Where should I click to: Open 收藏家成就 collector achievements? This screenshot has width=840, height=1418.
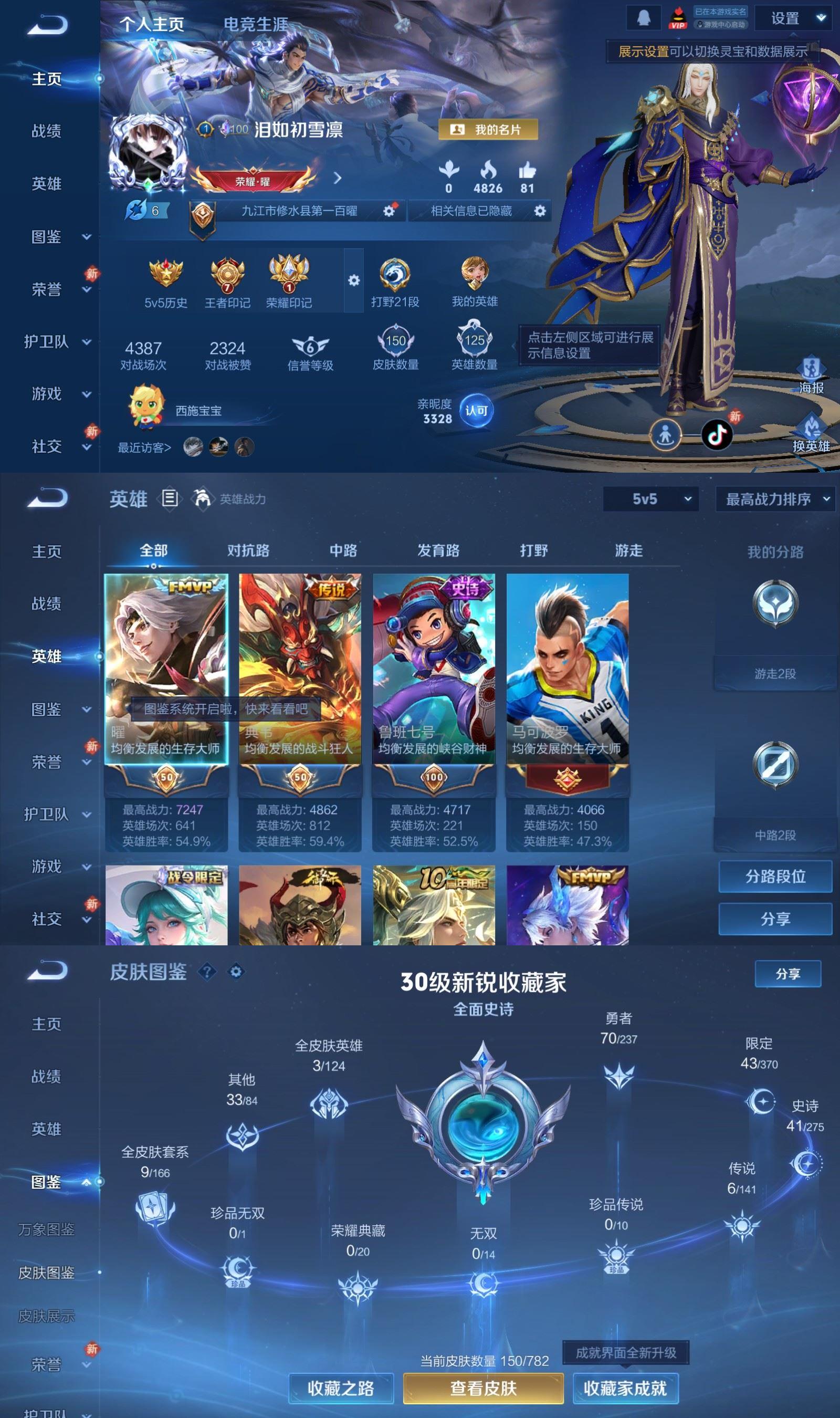pos(625,1388)
